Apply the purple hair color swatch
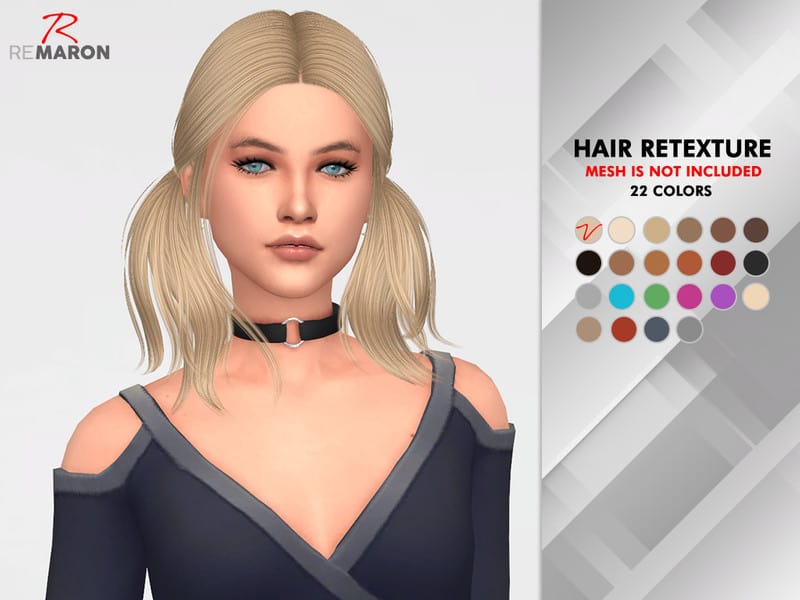 point(723,296)
